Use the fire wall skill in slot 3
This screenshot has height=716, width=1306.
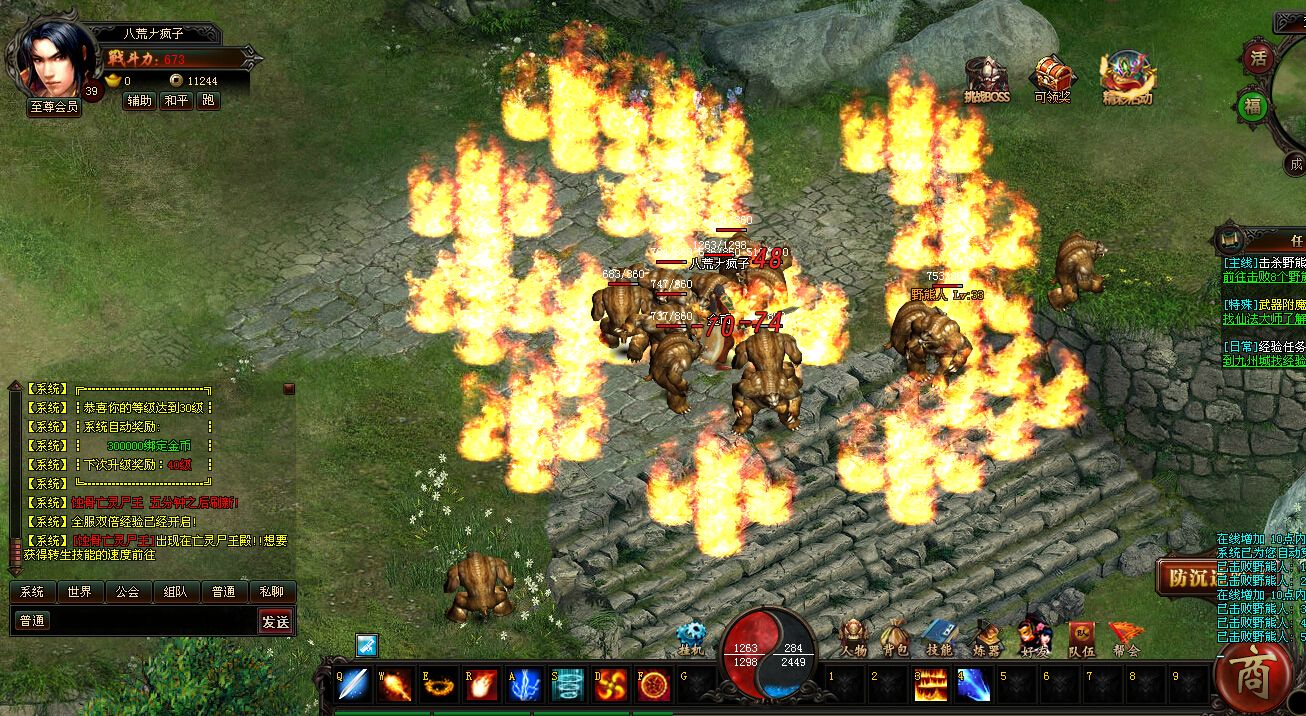click(x=931, y=685)
